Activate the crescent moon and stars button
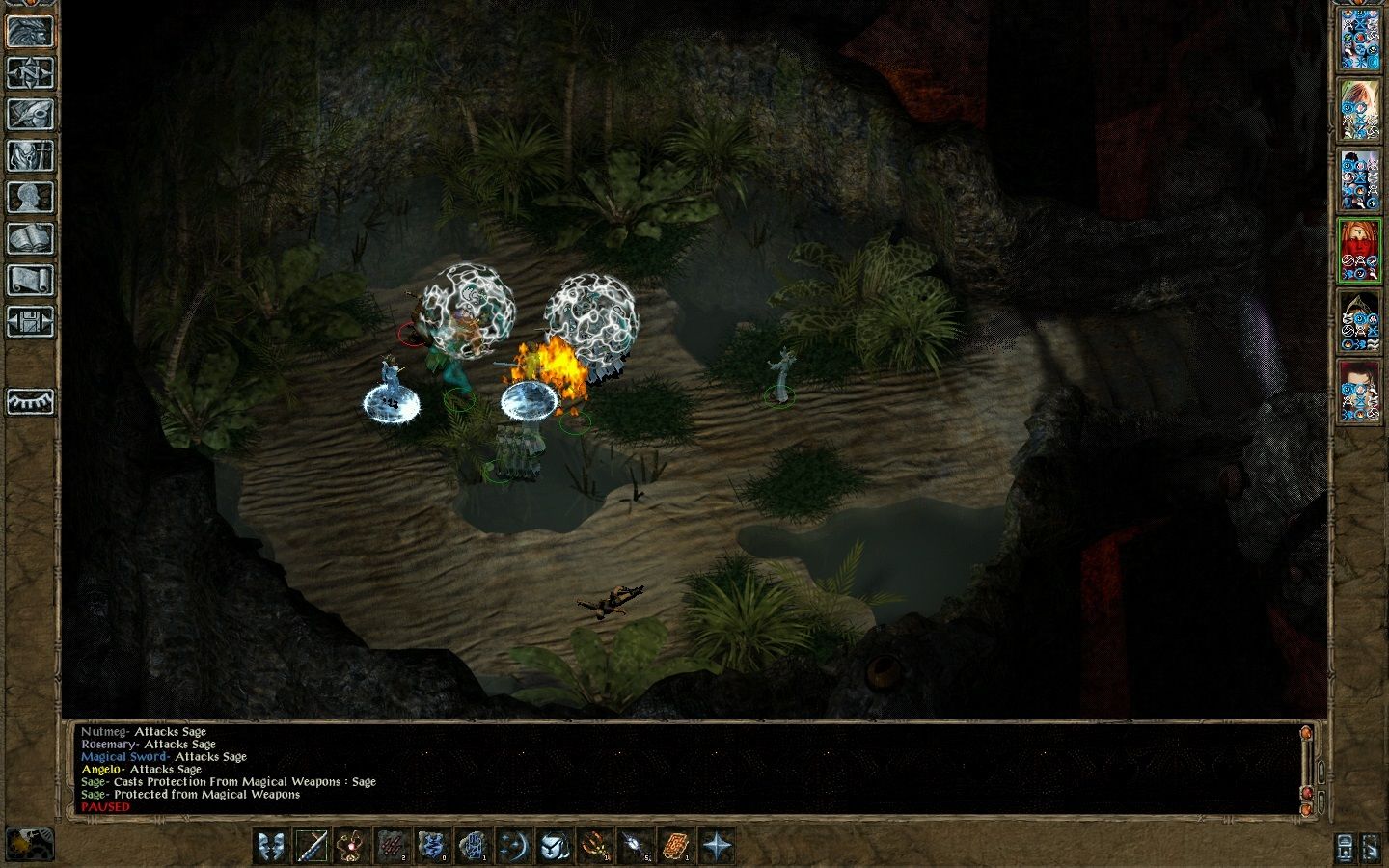The height and width of the screenshot is (868, 1389). [x=514, y=846]
